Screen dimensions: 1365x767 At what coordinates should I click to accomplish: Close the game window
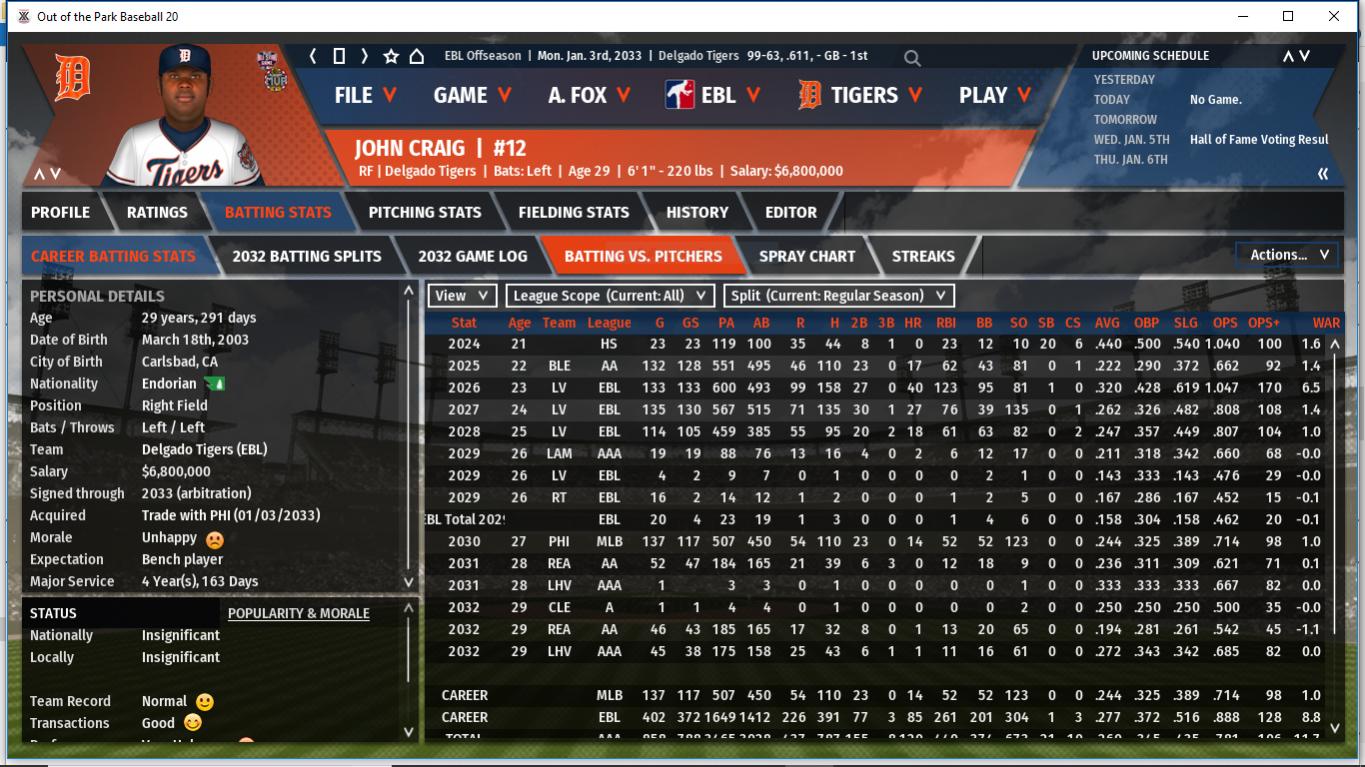point(1334,16)
